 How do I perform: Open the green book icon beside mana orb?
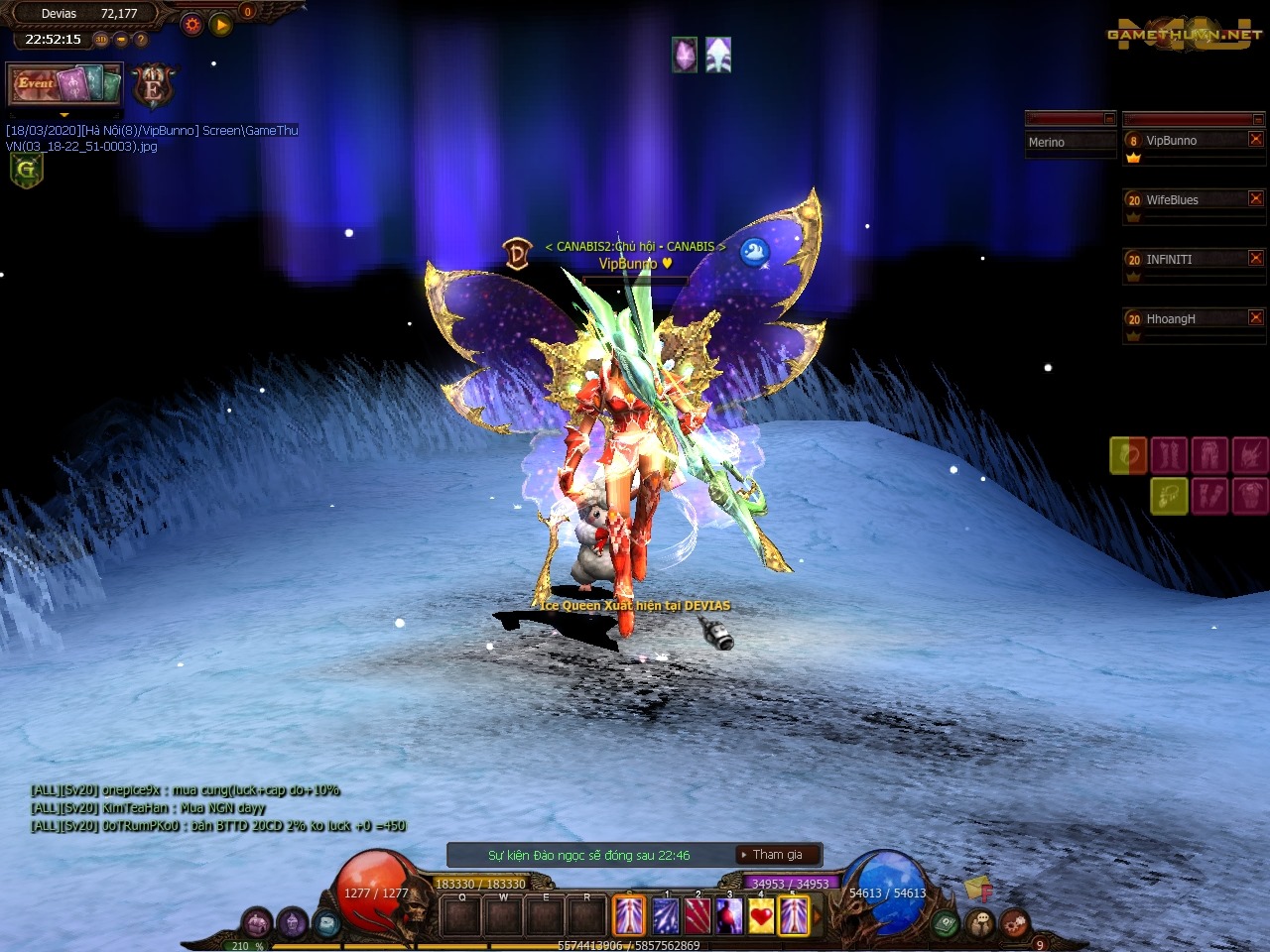(x=946, y=923)
